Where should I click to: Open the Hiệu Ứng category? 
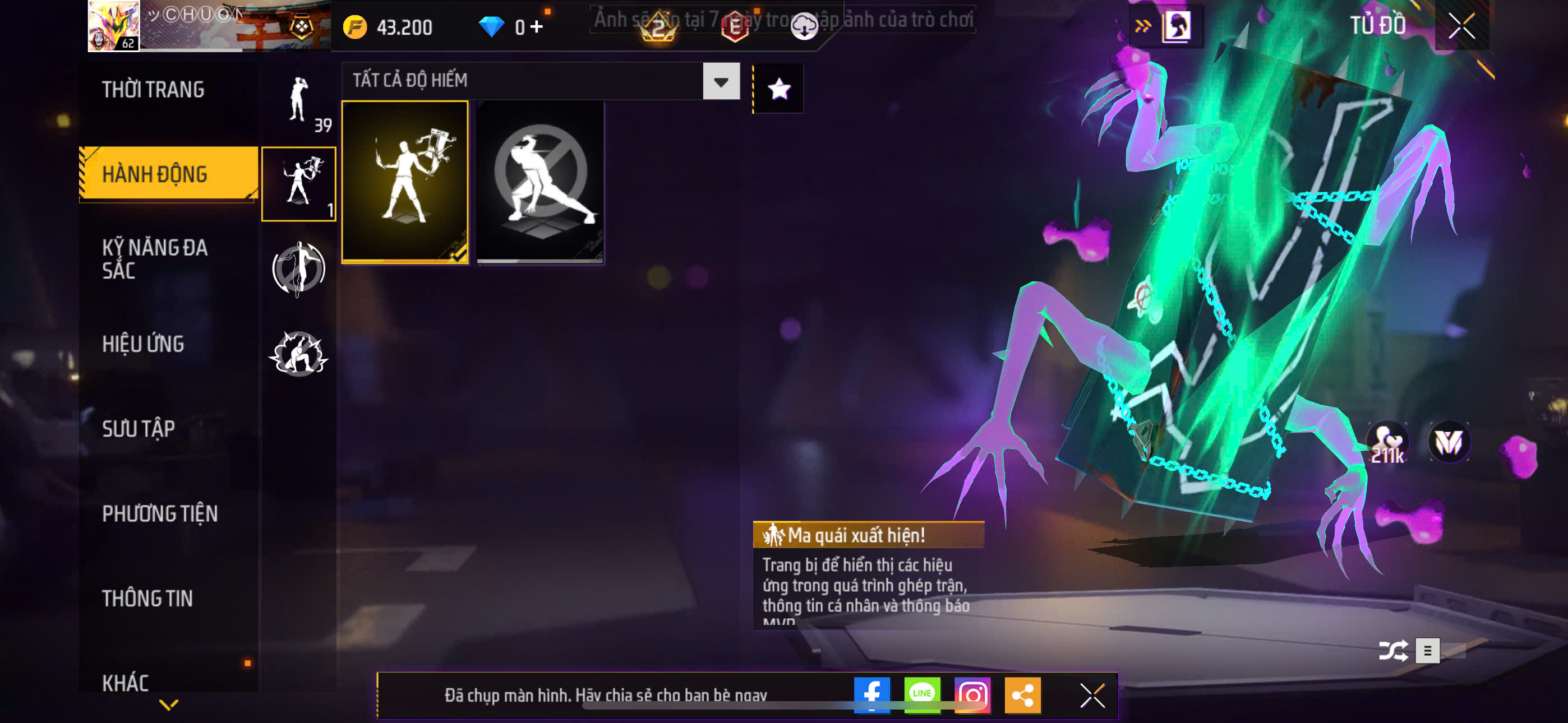click(143, 344)
